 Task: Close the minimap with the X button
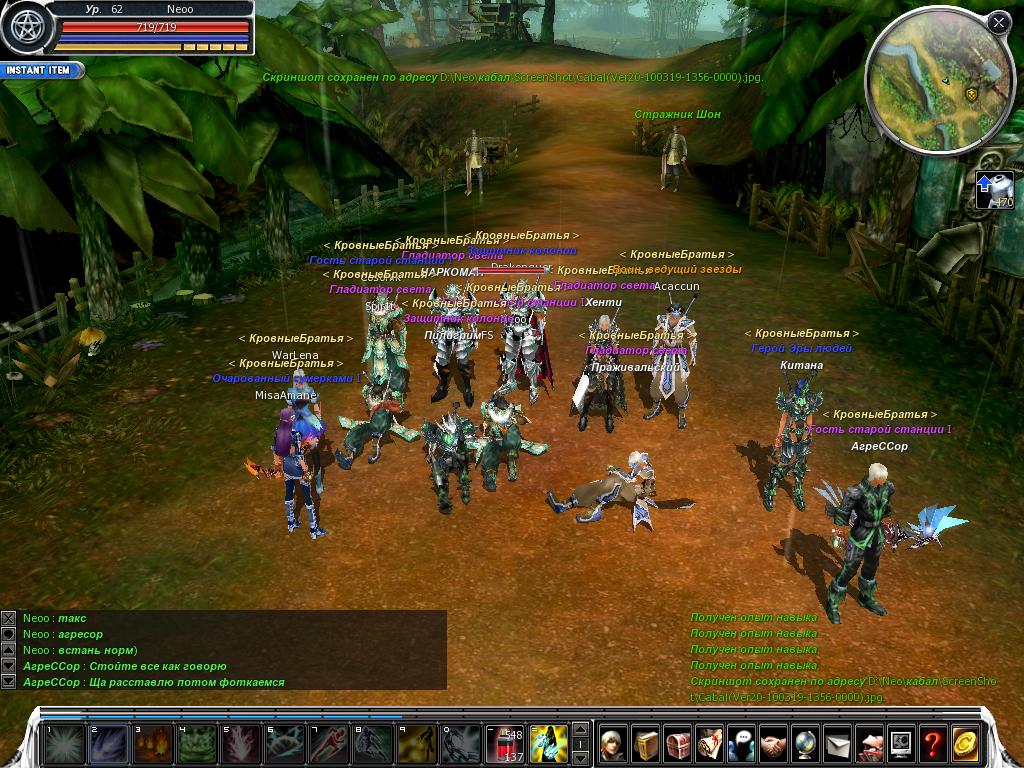pyautogui.click(x=998, y=22)
